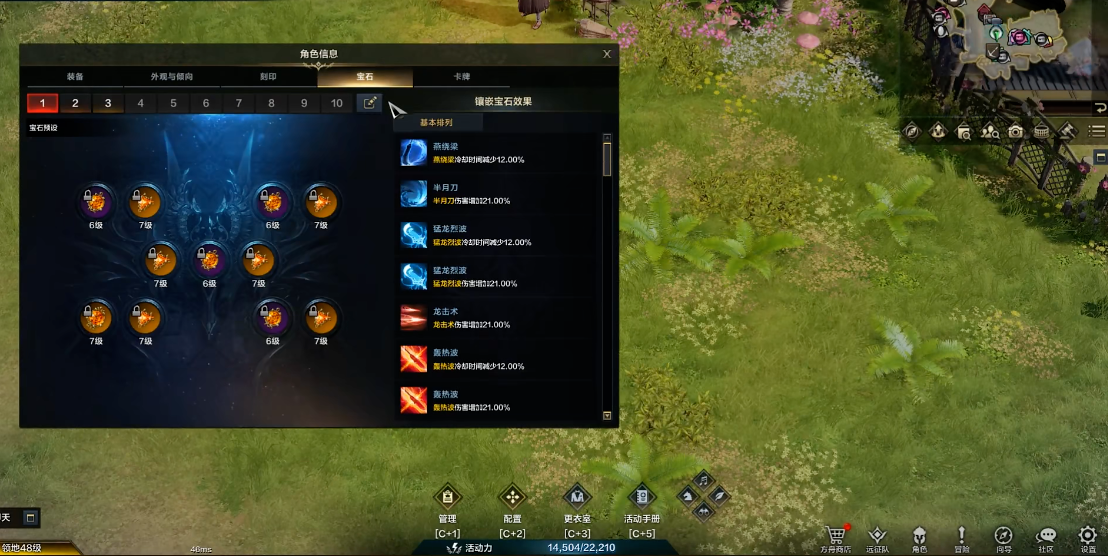This screenshot has height=556, width=1108.
Task: Select the 燕绕梁 cooldown gem effect row
Action: pos(500,153)
